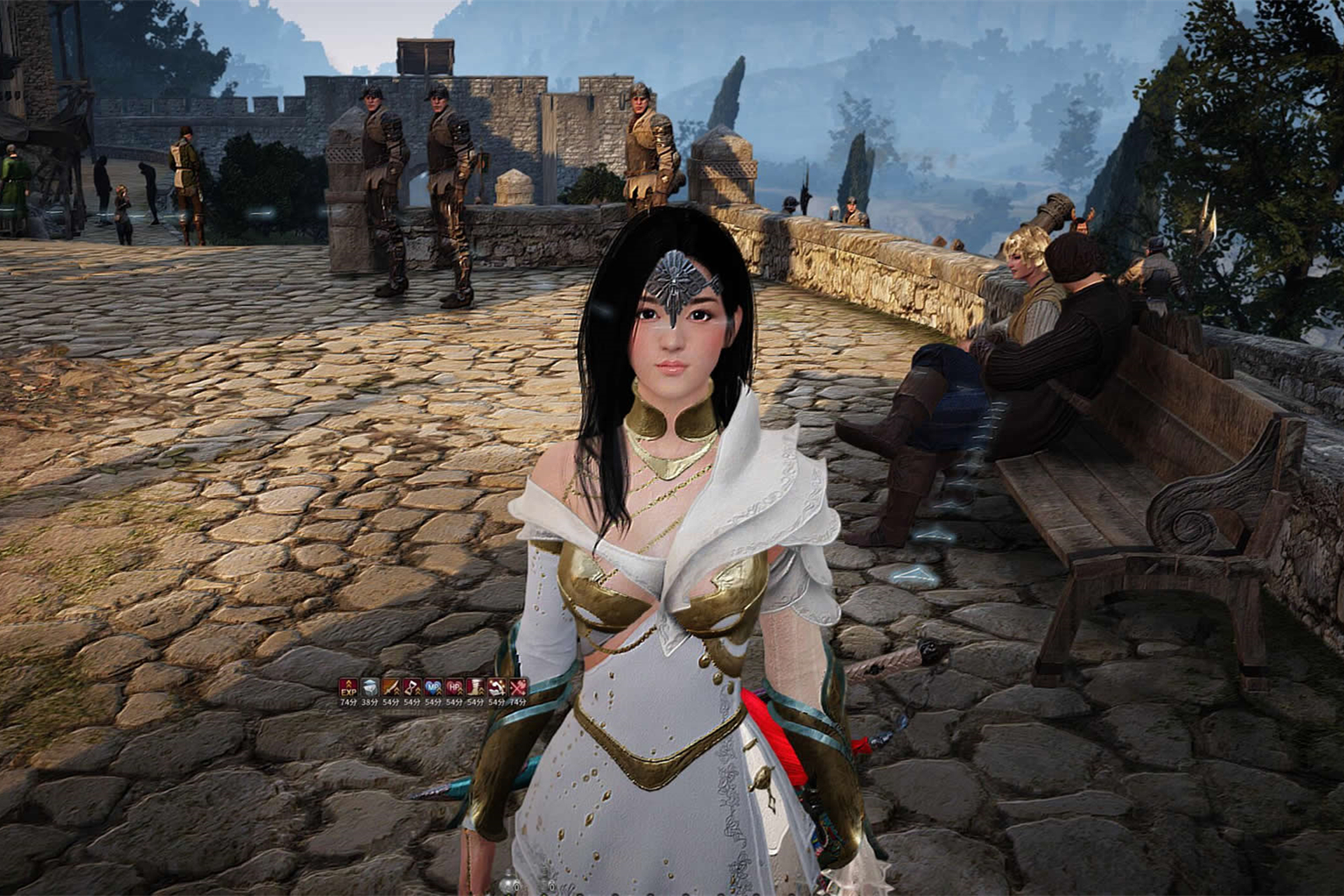Check the hourglass buff icon
The height and width of the screenshot is (896, 1344).
[x=411, y=687]
